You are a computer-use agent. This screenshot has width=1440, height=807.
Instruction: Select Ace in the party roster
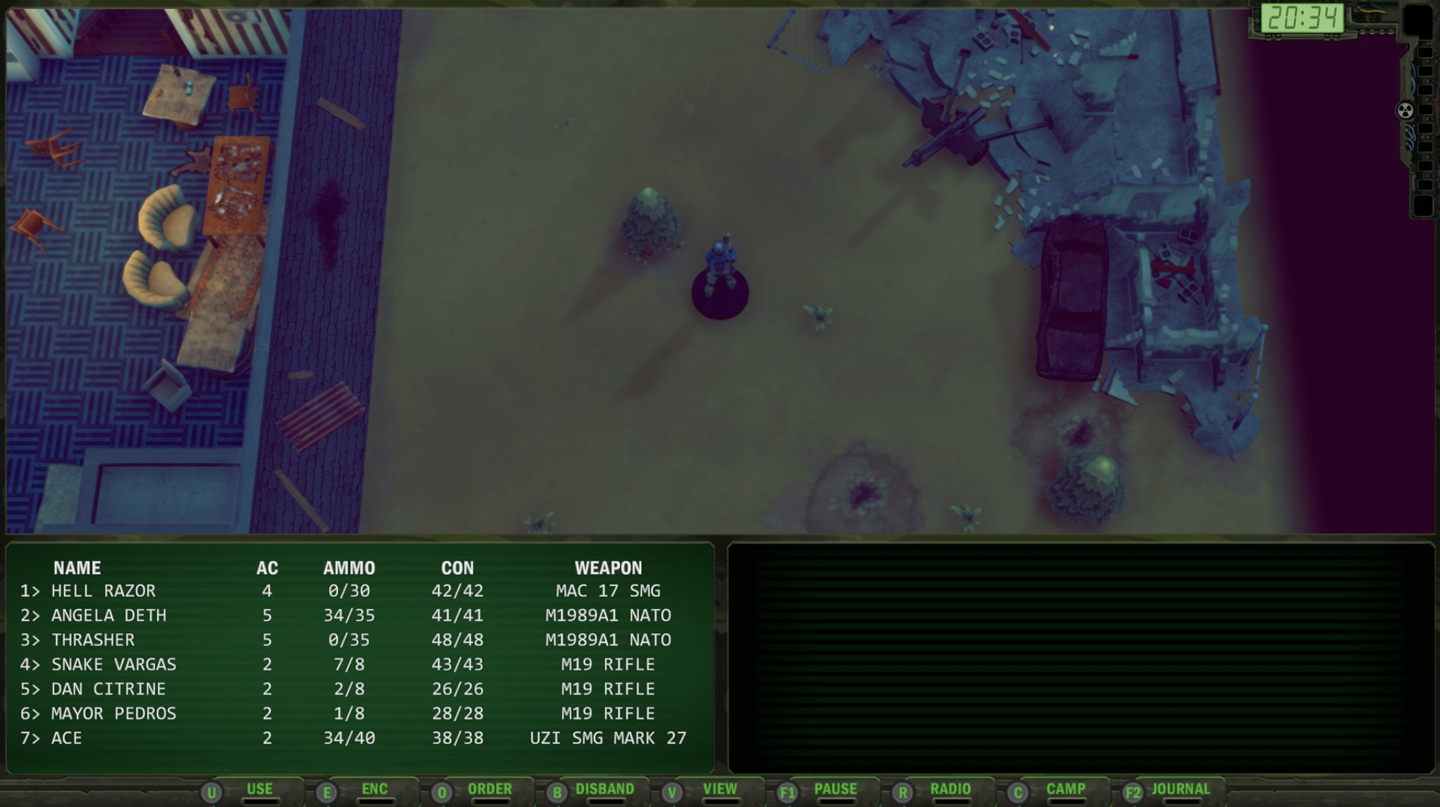[67, 738]
